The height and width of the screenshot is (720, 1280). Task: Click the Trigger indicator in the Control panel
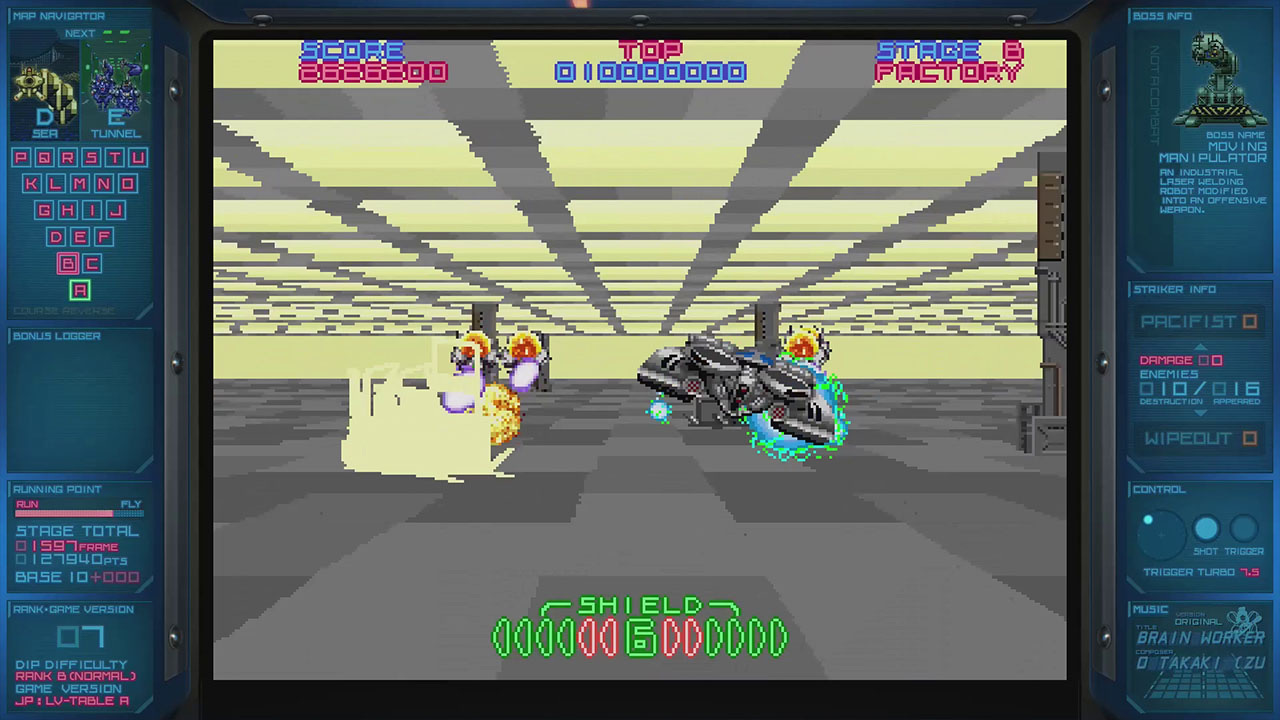click(x=1243, y=529)
